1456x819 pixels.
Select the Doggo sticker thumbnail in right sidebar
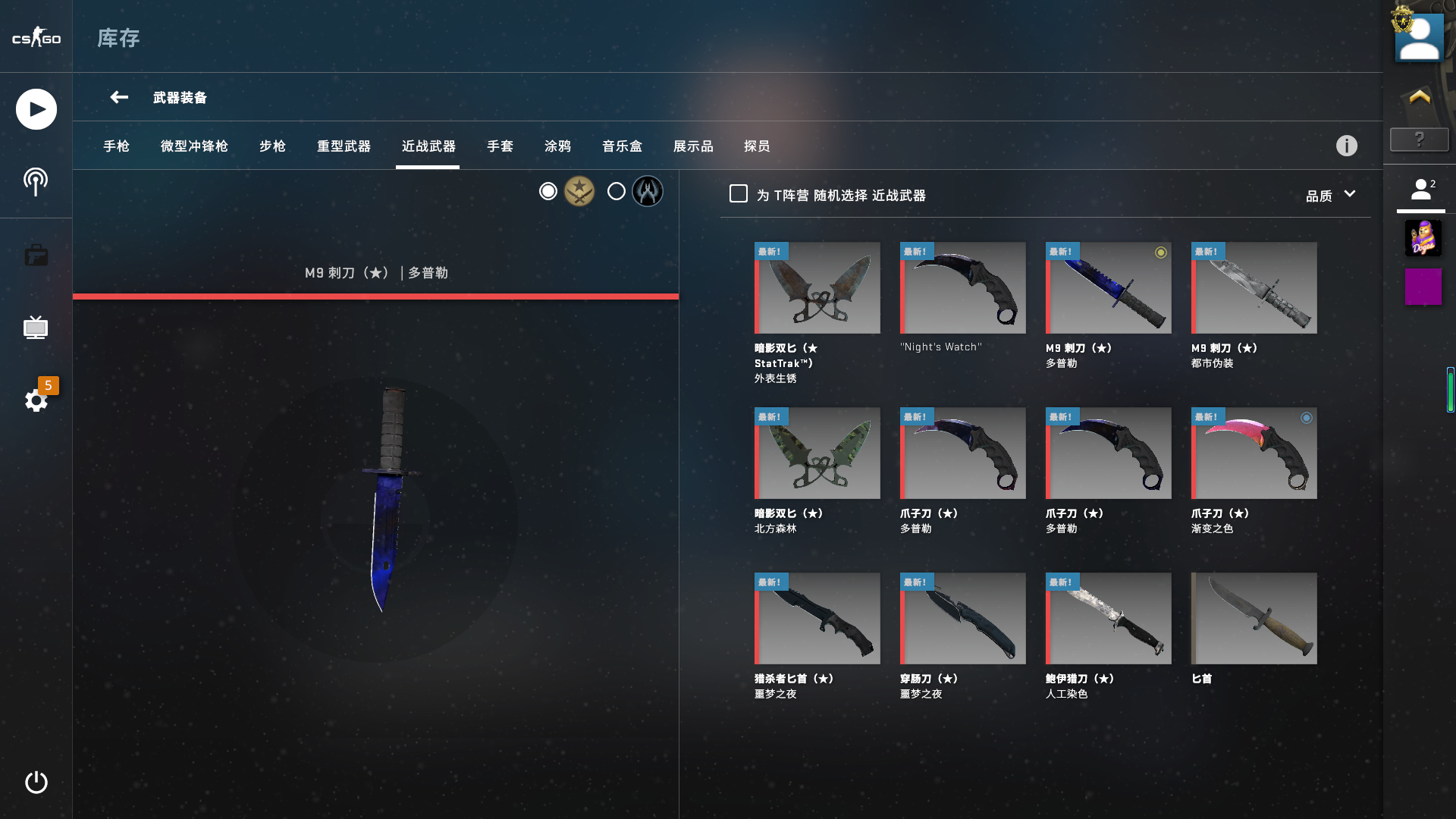(1424, 238)
